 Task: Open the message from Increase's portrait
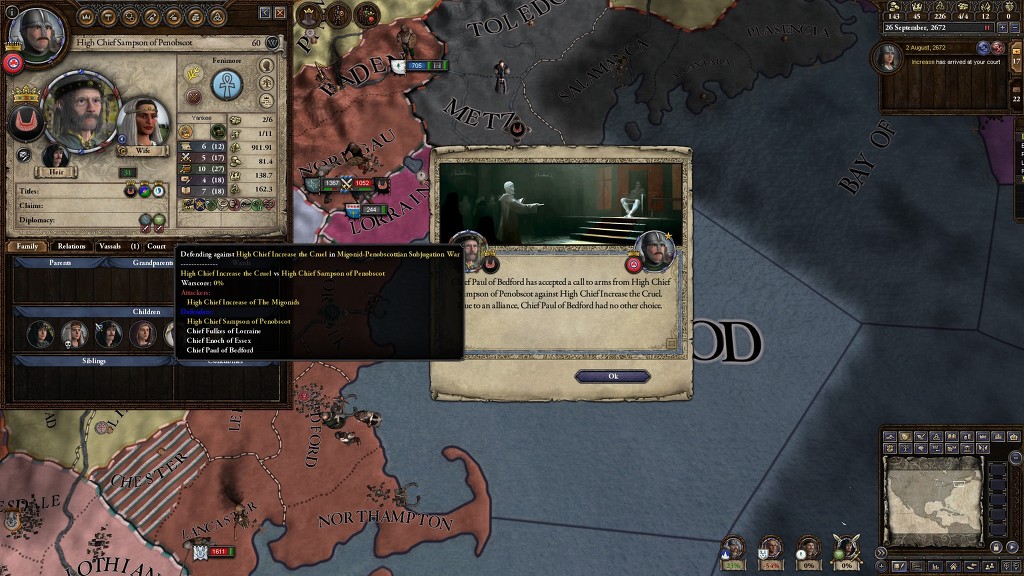890,59
